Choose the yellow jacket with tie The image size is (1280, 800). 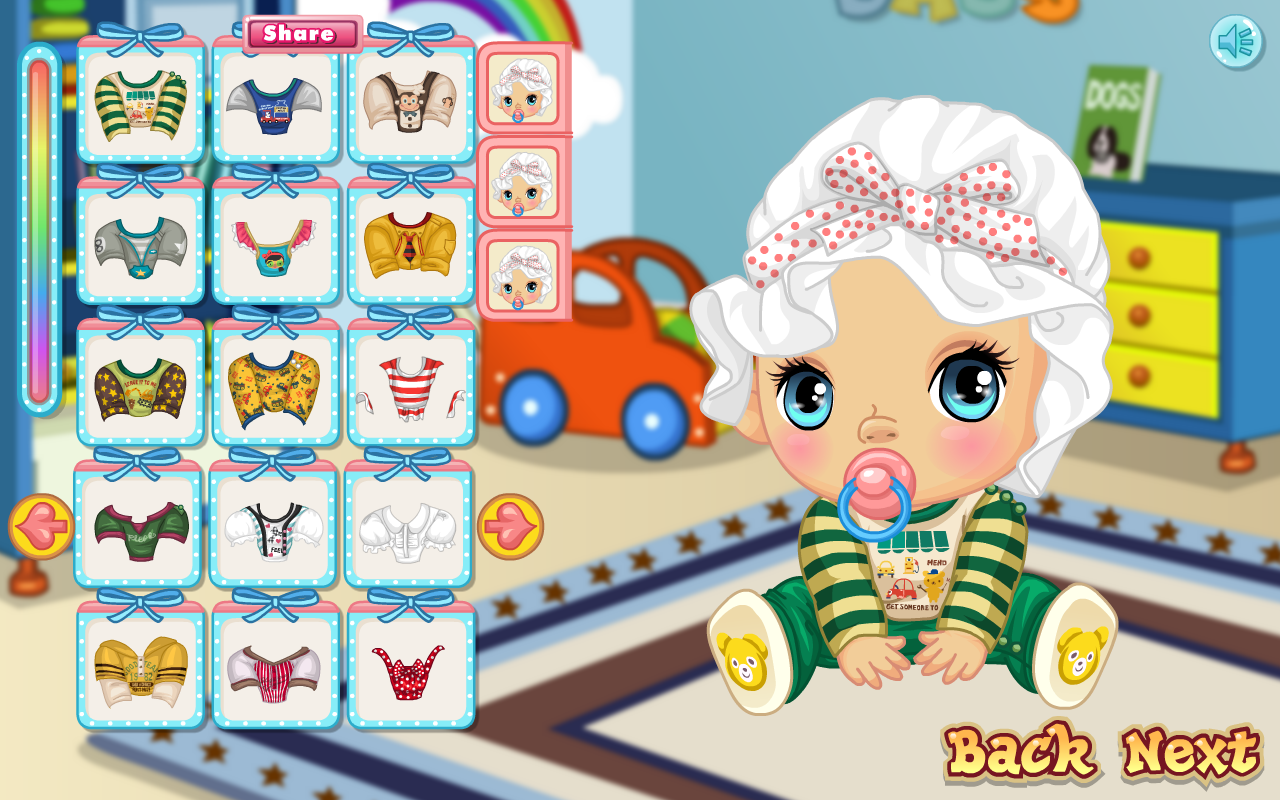(411, 245)
